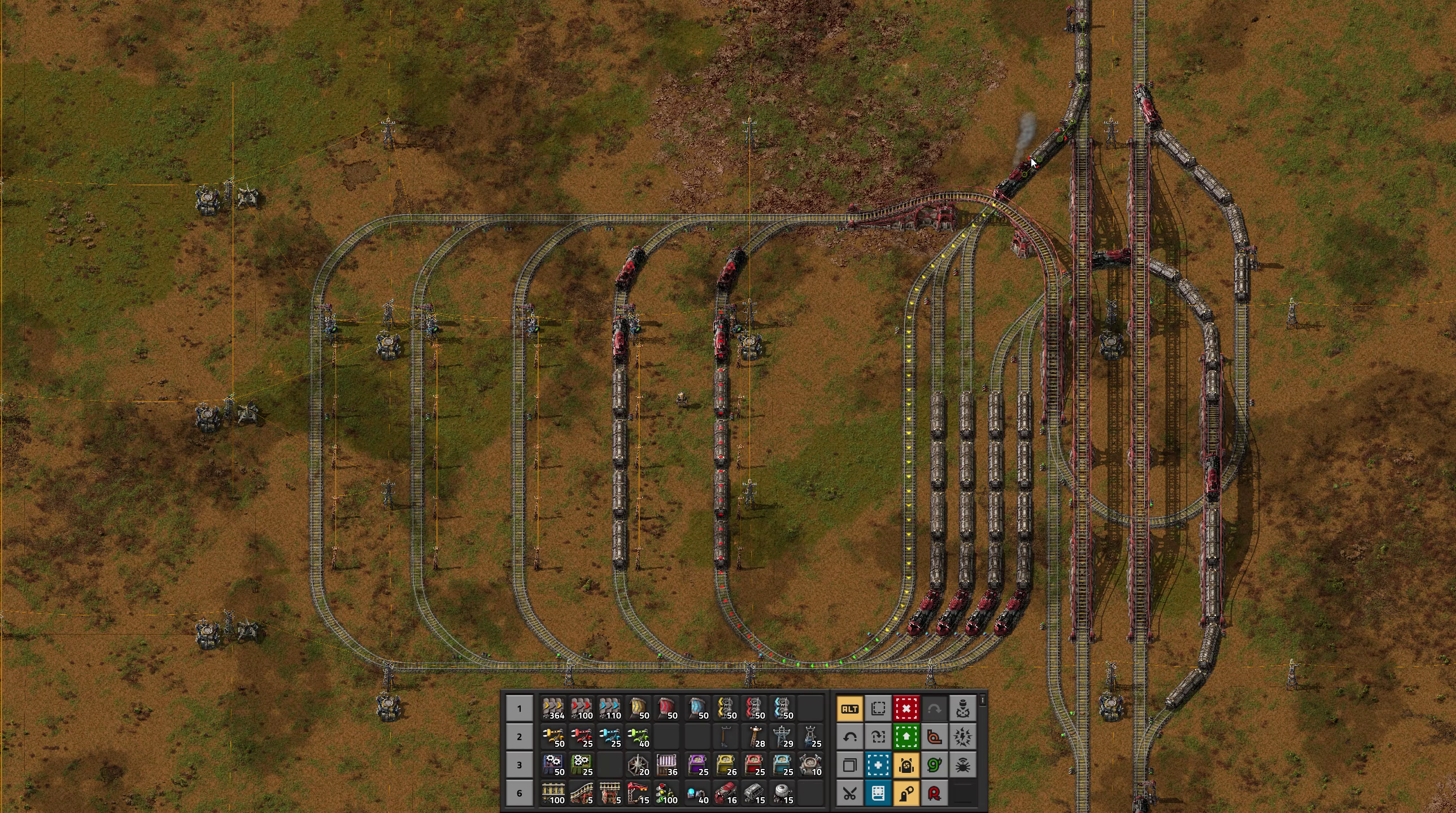Viewport: 1456px width, 813px height.
Task: Toggle the ALT mode button
Action: [849, 709]
